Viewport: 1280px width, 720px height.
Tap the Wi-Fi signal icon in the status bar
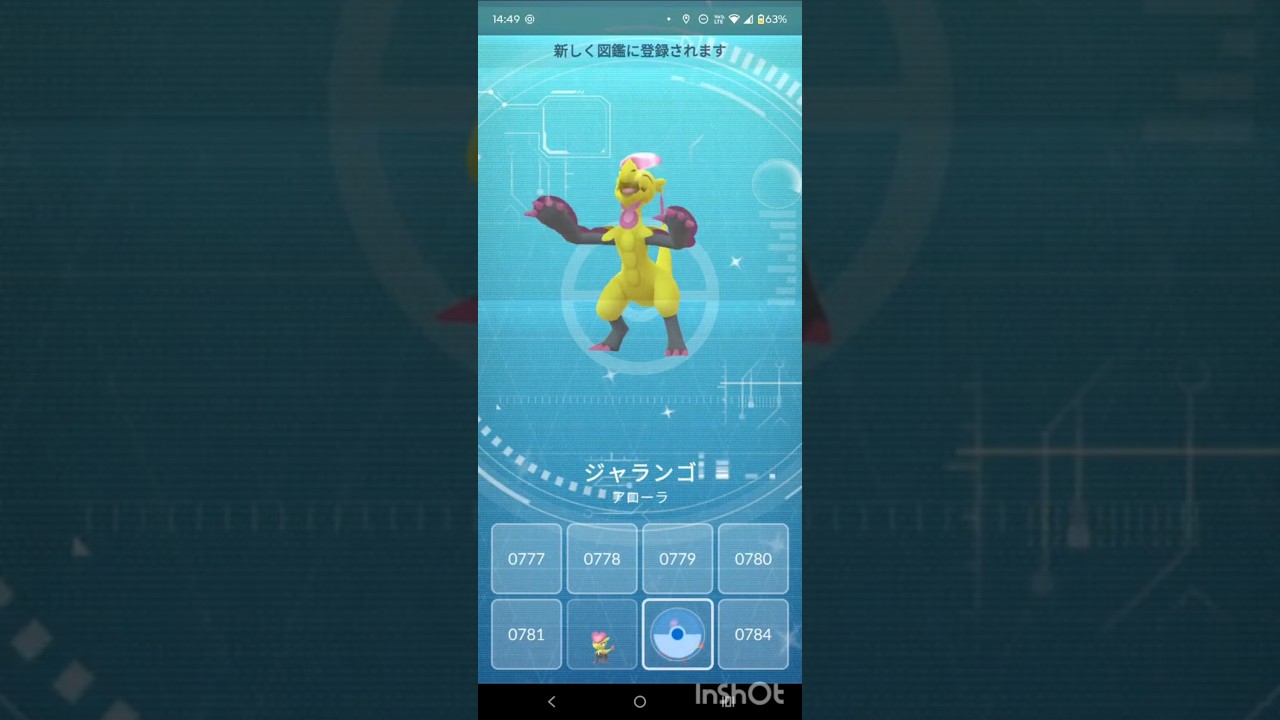point(734,19)
